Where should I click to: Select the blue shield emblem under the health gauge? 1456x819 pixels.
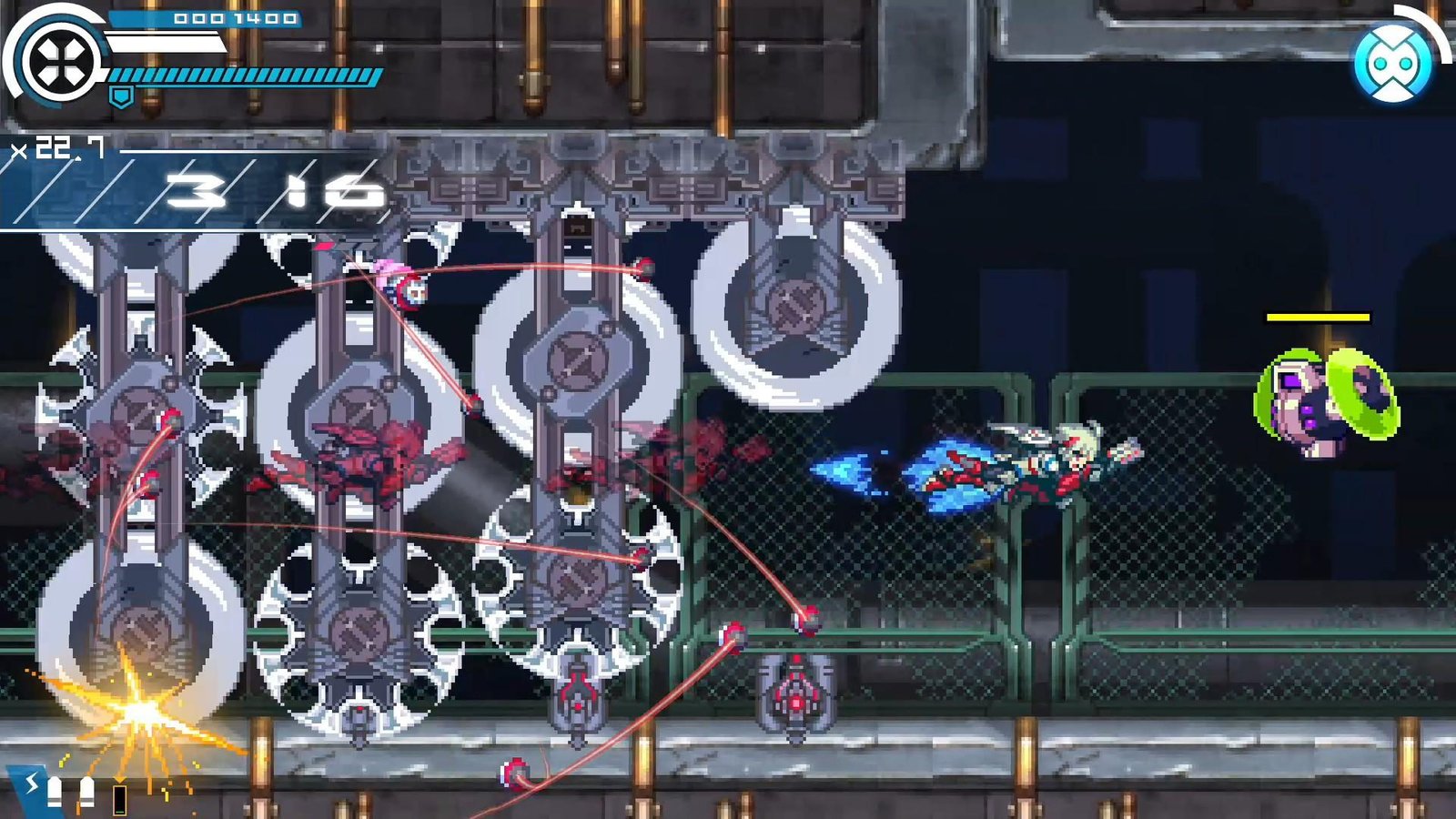121,96
